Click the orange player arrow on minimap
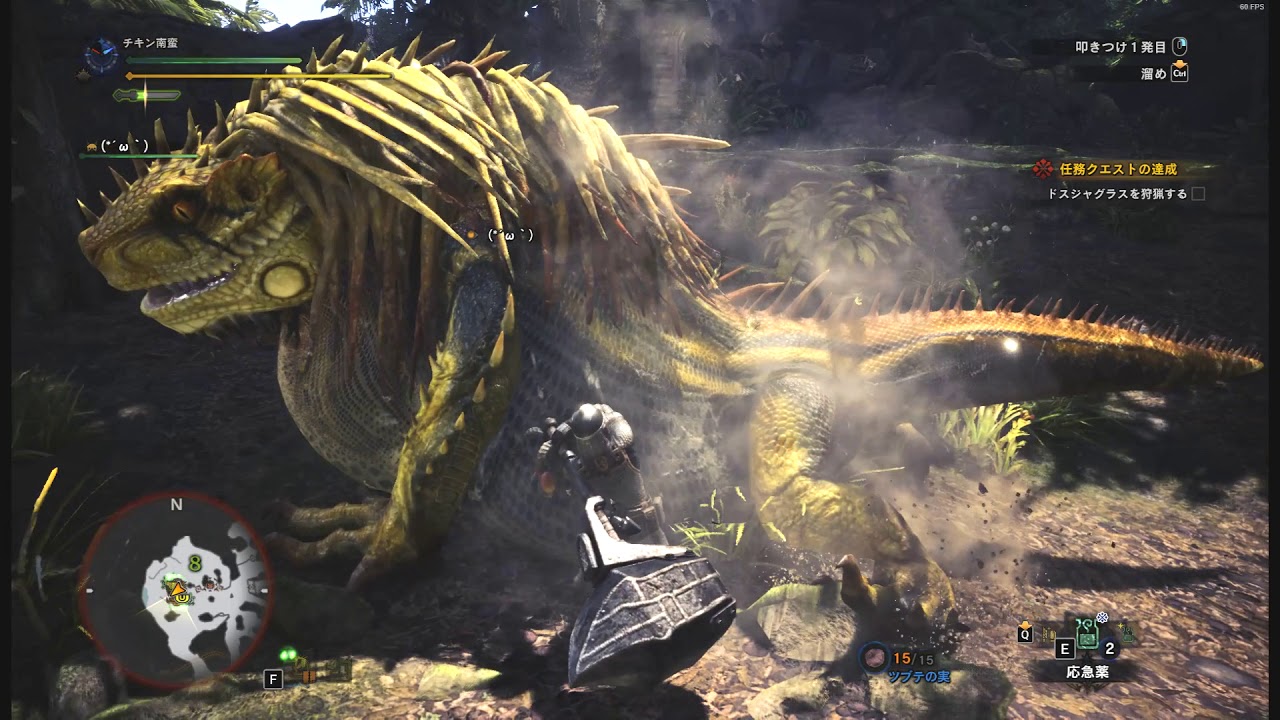 [x=179, y=589]
